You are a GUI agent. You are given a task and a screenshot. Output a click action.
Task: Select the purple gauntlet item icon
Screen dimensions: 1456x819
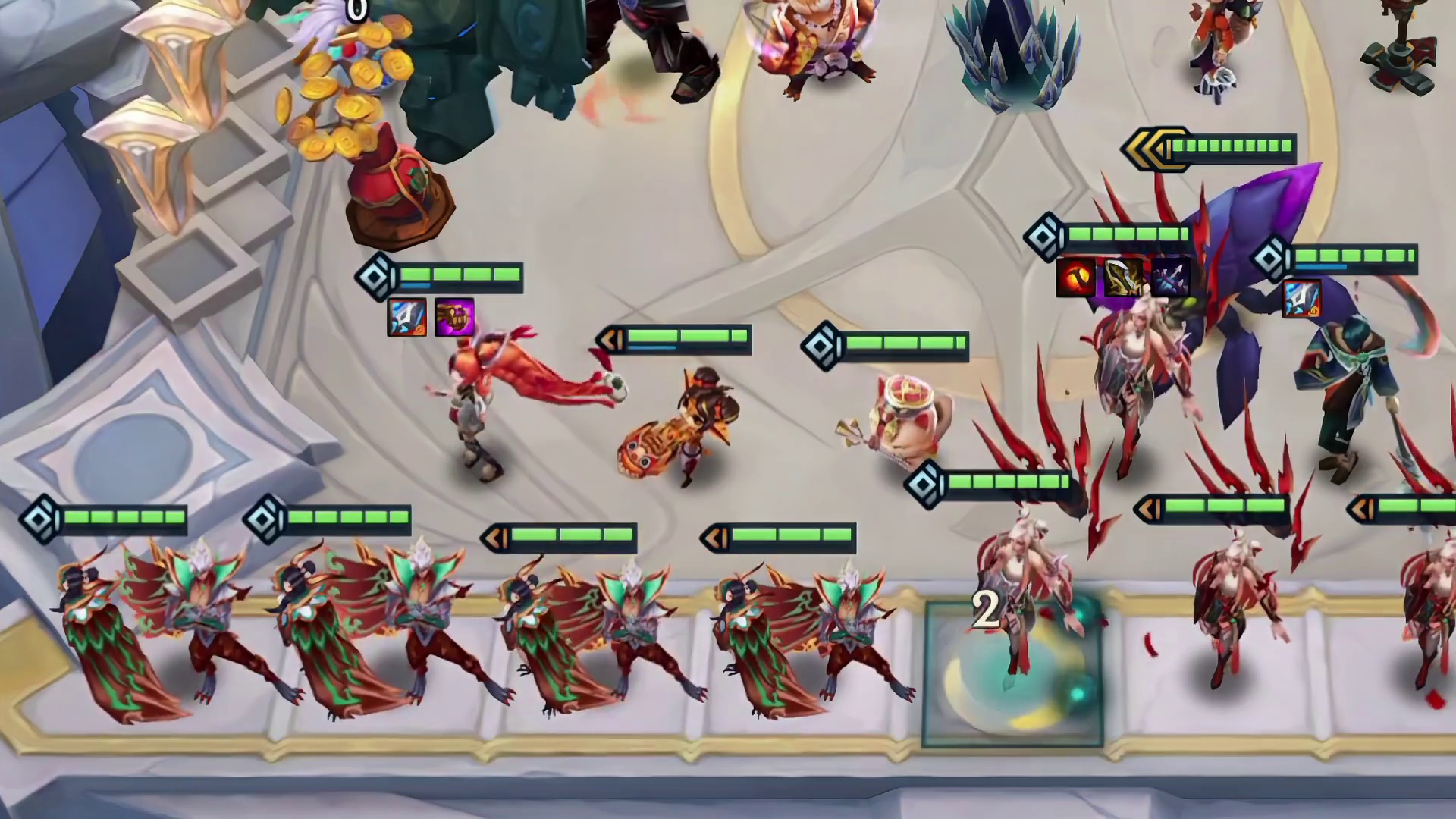coord(454,317)
